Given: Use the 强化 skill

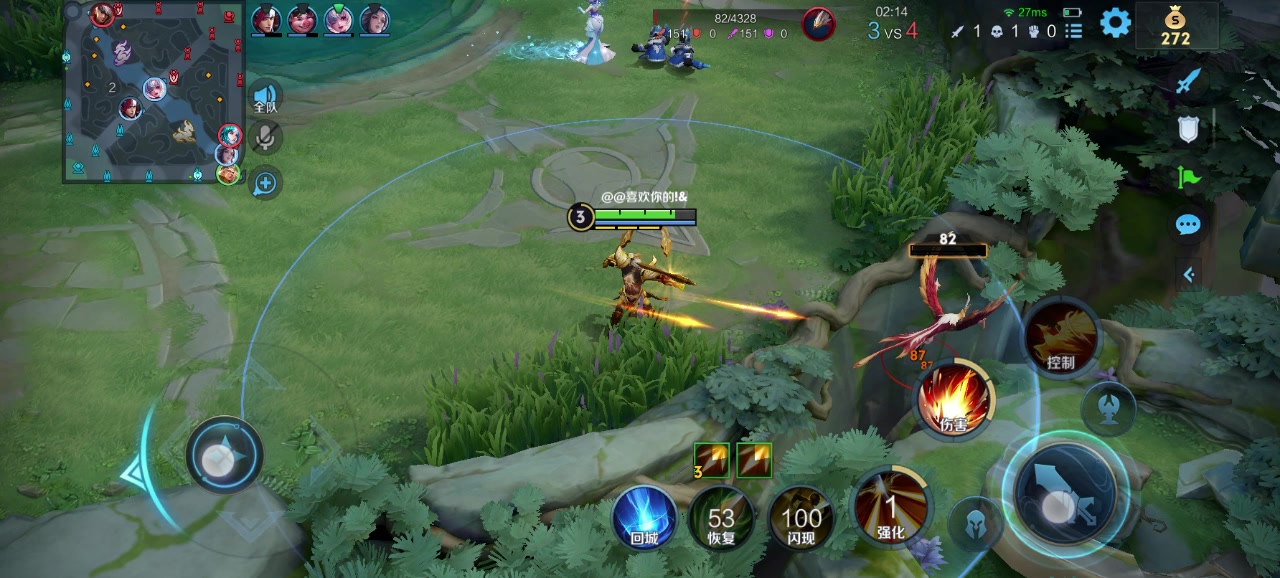Looking at the screenshot, I should pyautogui.click(x=890, y=506).
